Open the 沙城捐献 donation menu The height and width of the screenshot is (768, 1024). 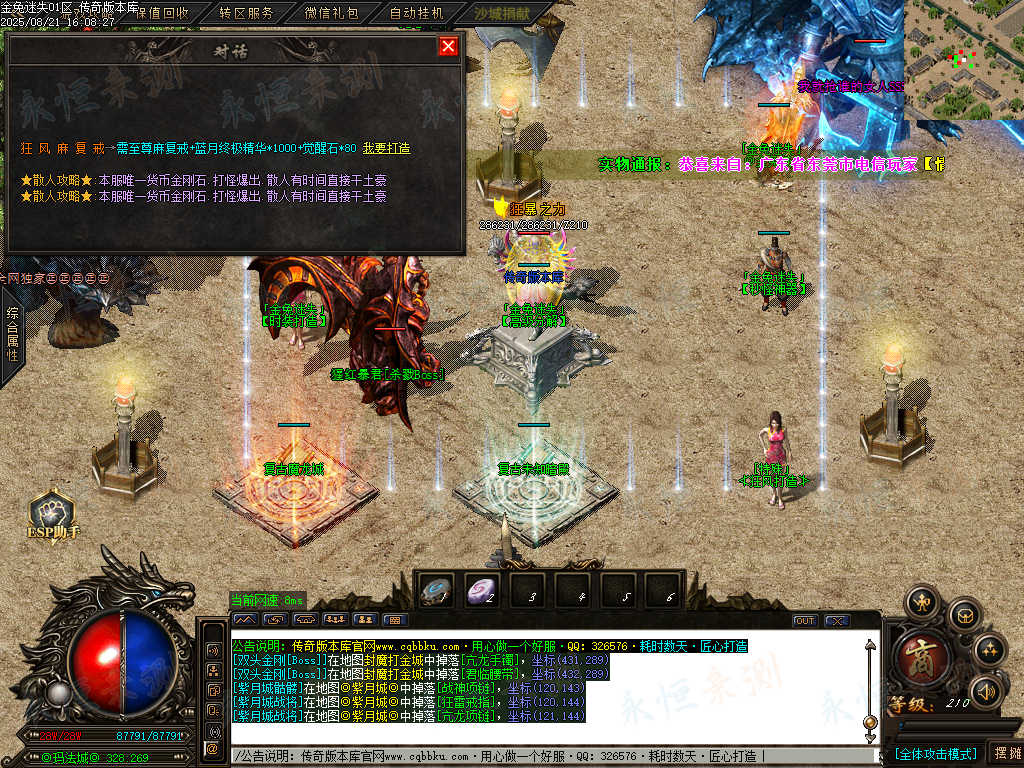503,13
